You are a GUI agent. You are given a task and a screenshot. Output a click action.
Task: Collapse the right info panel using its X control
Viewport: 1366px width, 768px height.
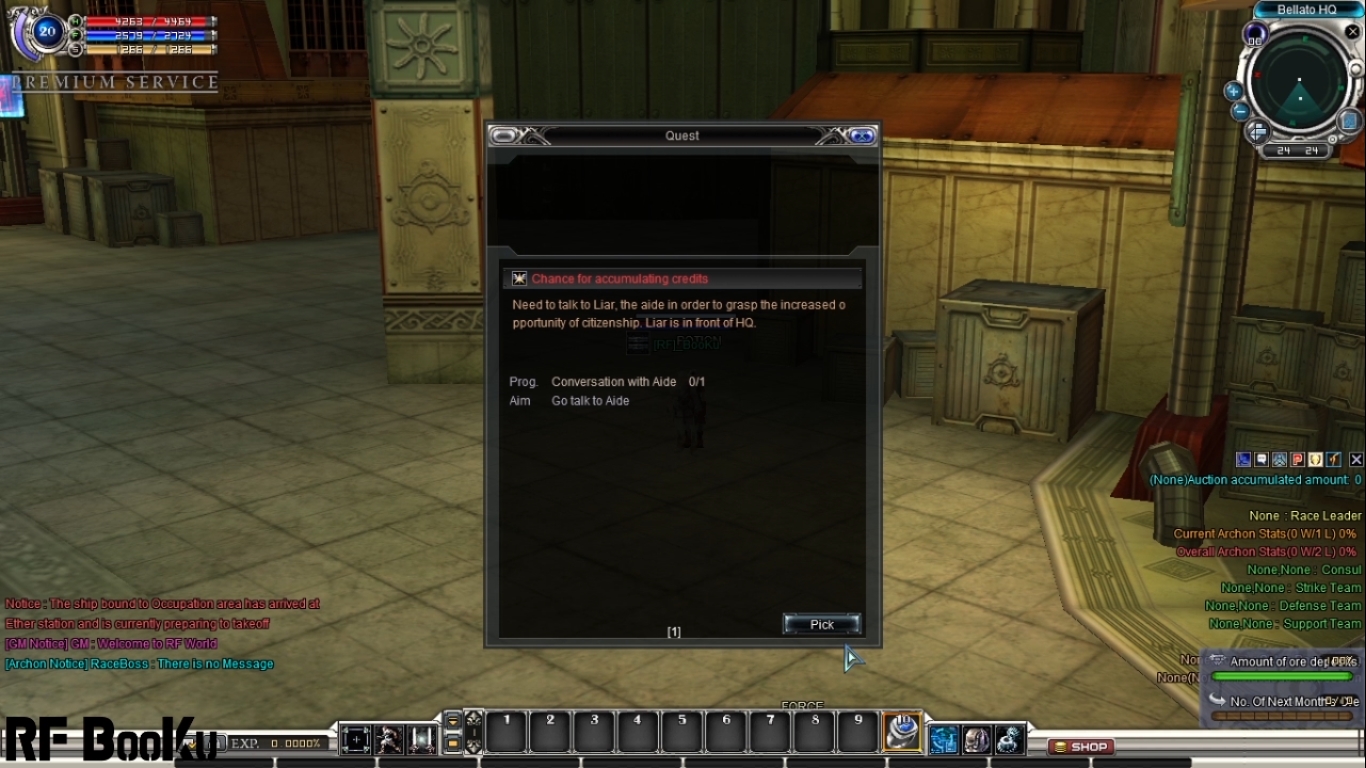point(1354,459)
